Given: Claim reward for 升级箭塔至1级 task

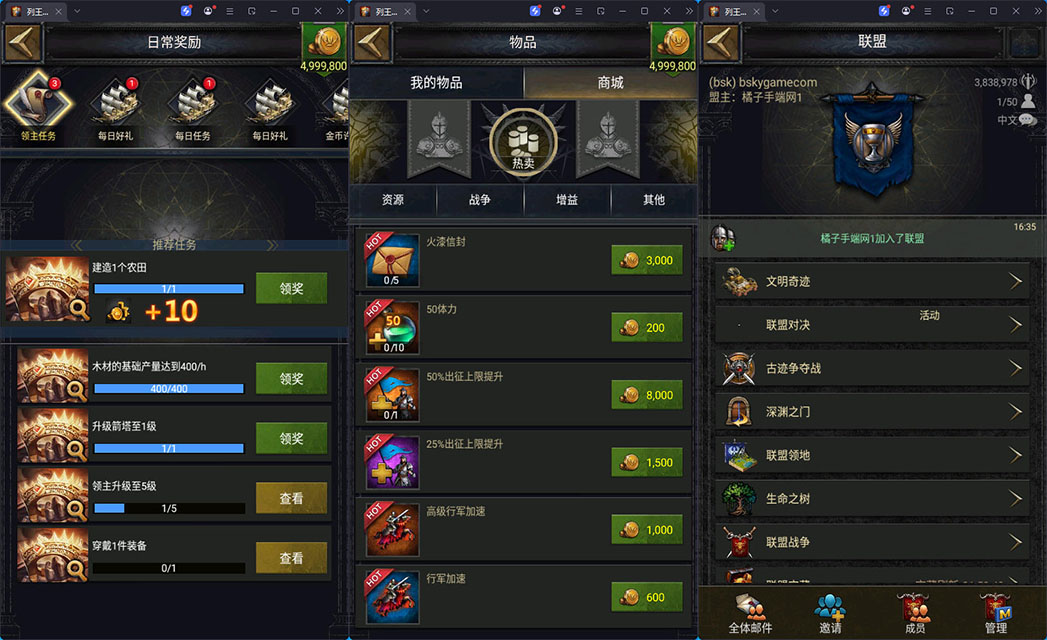Looking at the screenshot, I should [x=291, y=438].
